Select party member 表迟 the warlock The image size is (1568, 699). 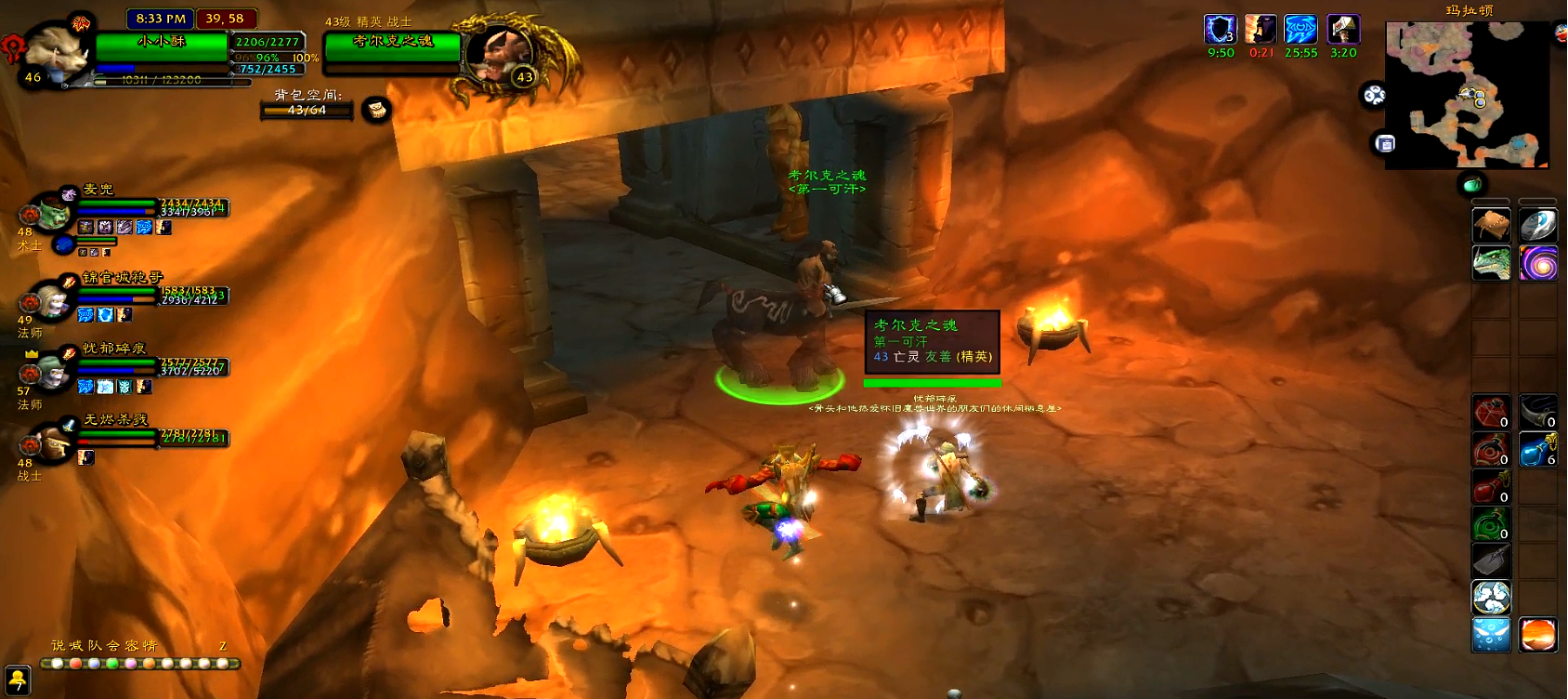coord(52,213)
